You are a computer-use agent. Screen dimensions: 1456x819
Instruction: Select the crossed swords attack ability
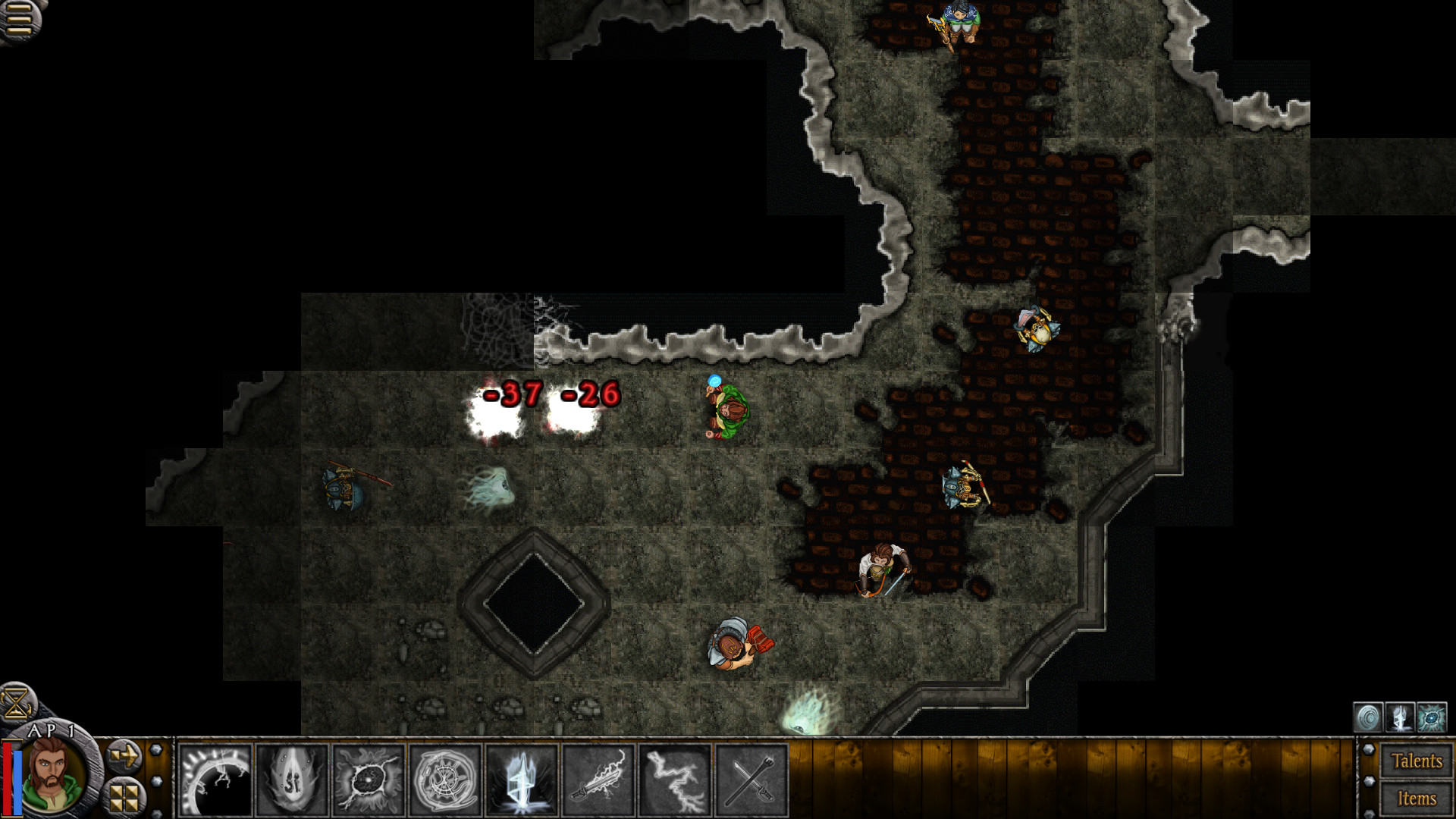click(x=752, y=780)
